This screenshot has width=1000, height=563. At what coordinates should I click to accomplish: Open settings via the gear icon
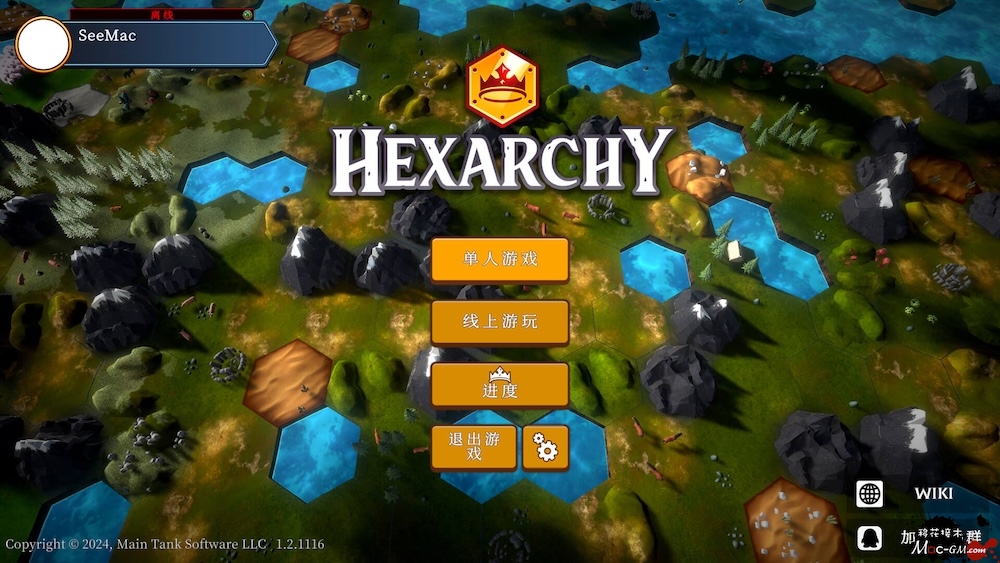545,447
